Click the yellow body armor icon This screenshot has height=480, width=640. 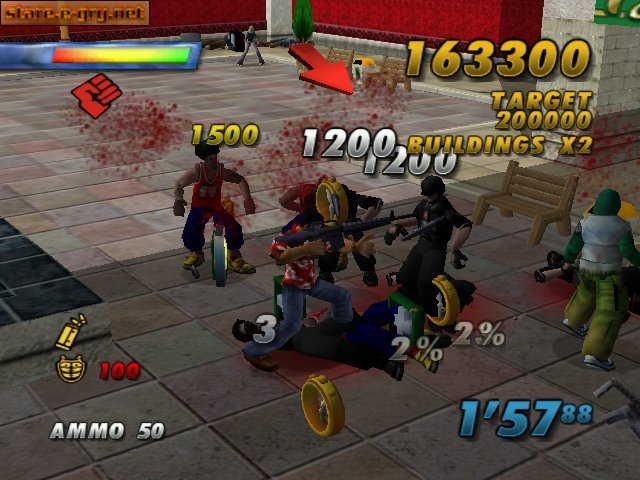click(x=70, y=369)
